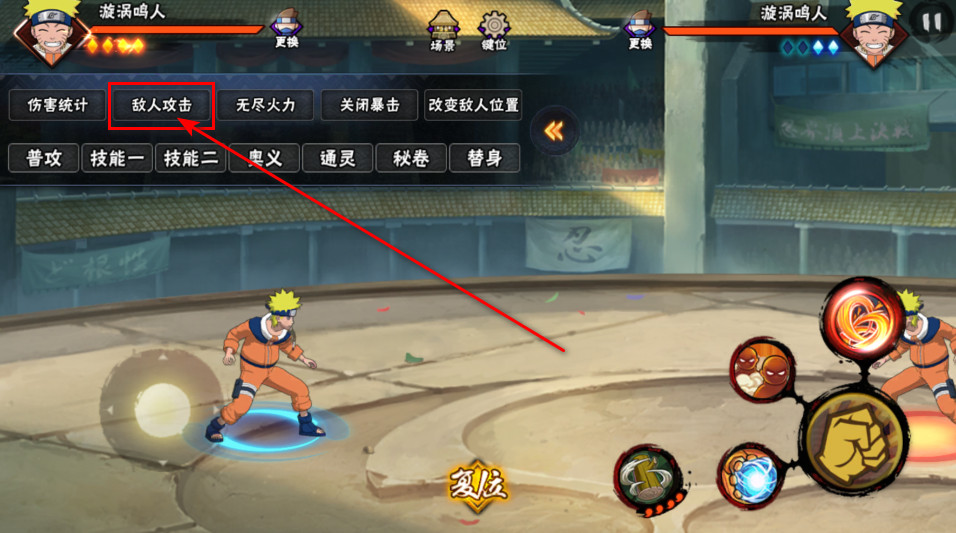956x533 pixels.
Task: Click the 通灵 summon button
Action: pyautogui.click(x=338, y=158)
